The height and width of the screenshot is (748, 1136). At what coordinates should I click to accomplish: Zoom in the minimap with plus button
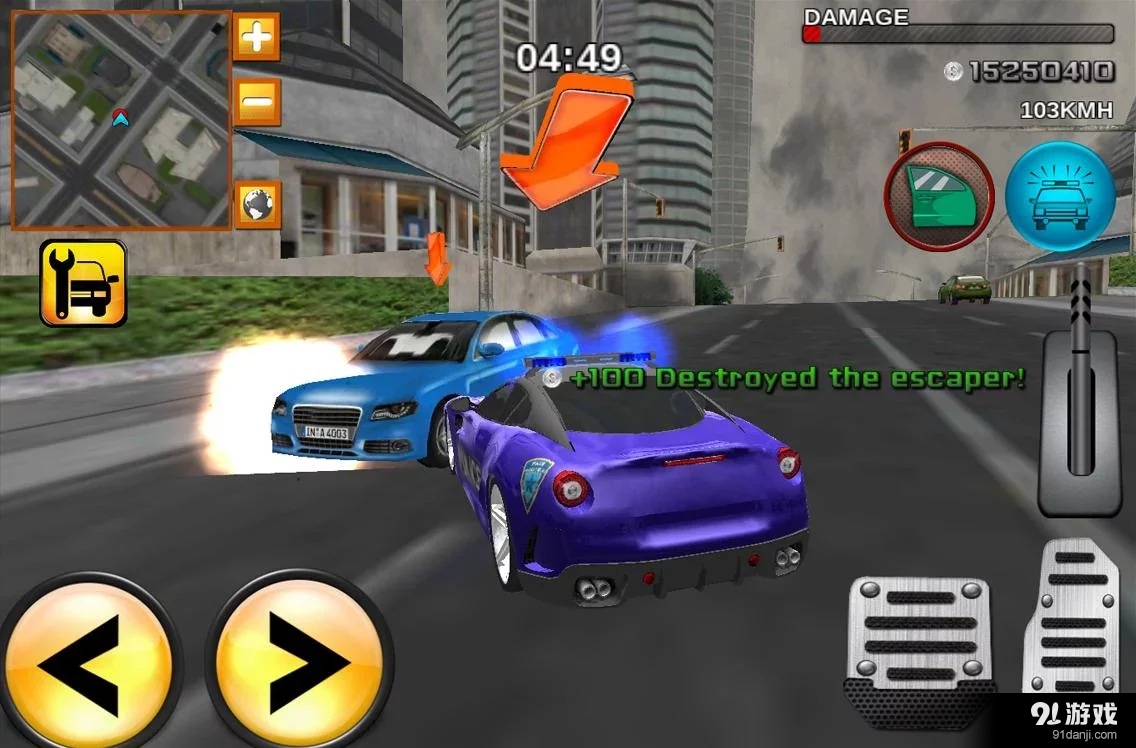click(257, 38)
